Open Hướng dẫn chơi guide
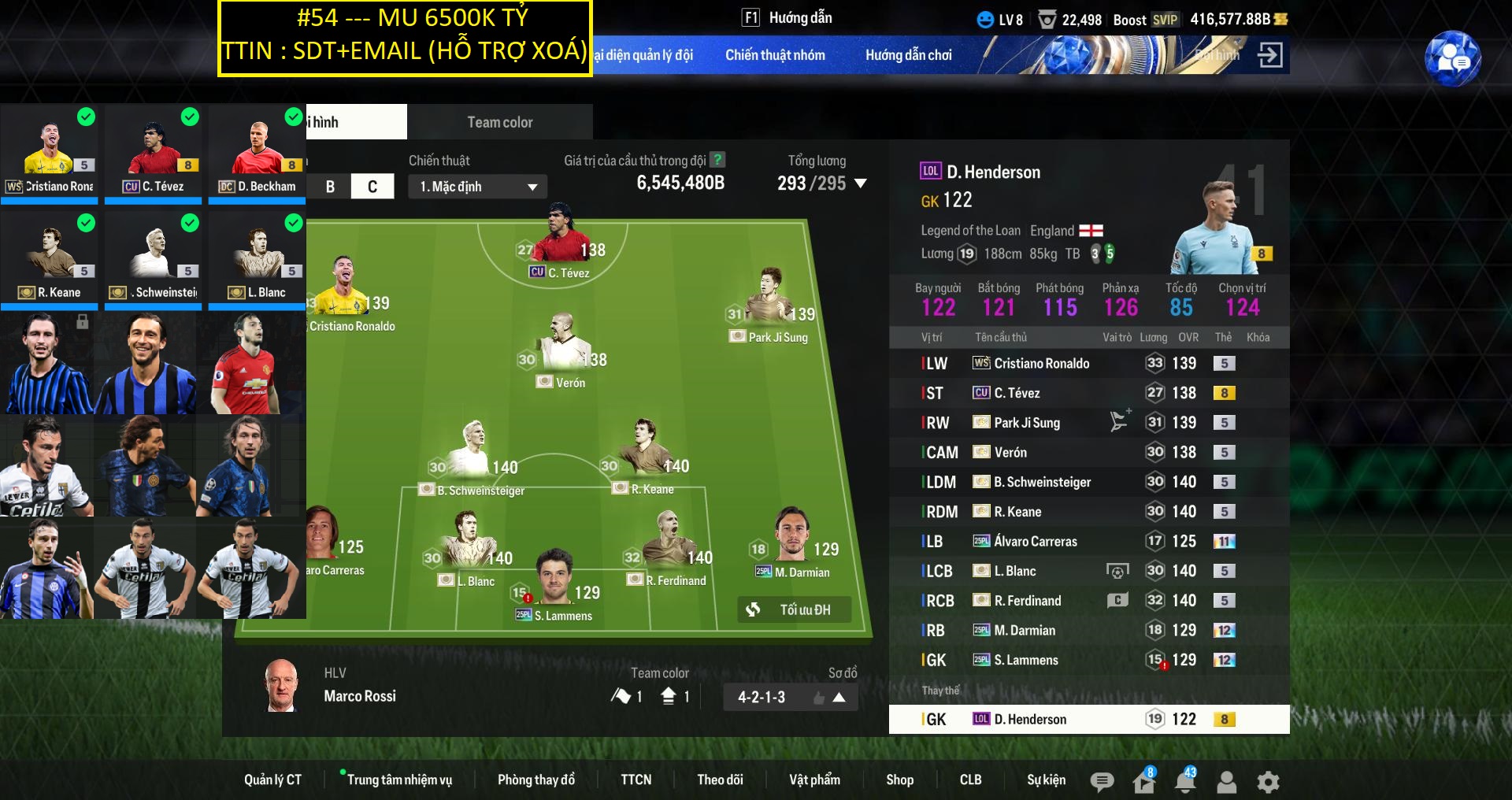The image size is (1512, 800). [908, 55]
